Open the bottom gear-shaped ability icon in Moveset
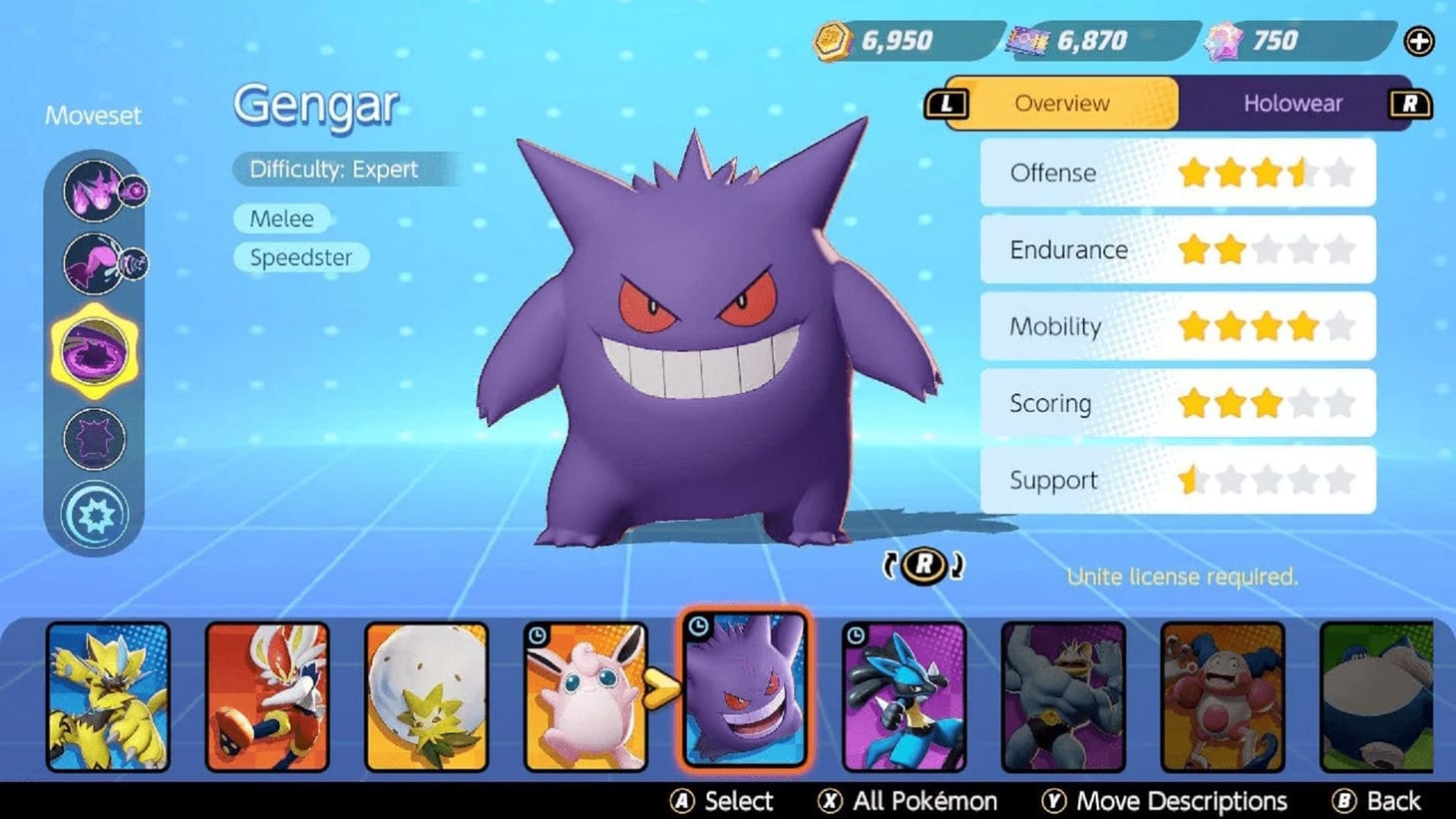The height and width of the screenshot is (819, 1456). click(95, 512)
